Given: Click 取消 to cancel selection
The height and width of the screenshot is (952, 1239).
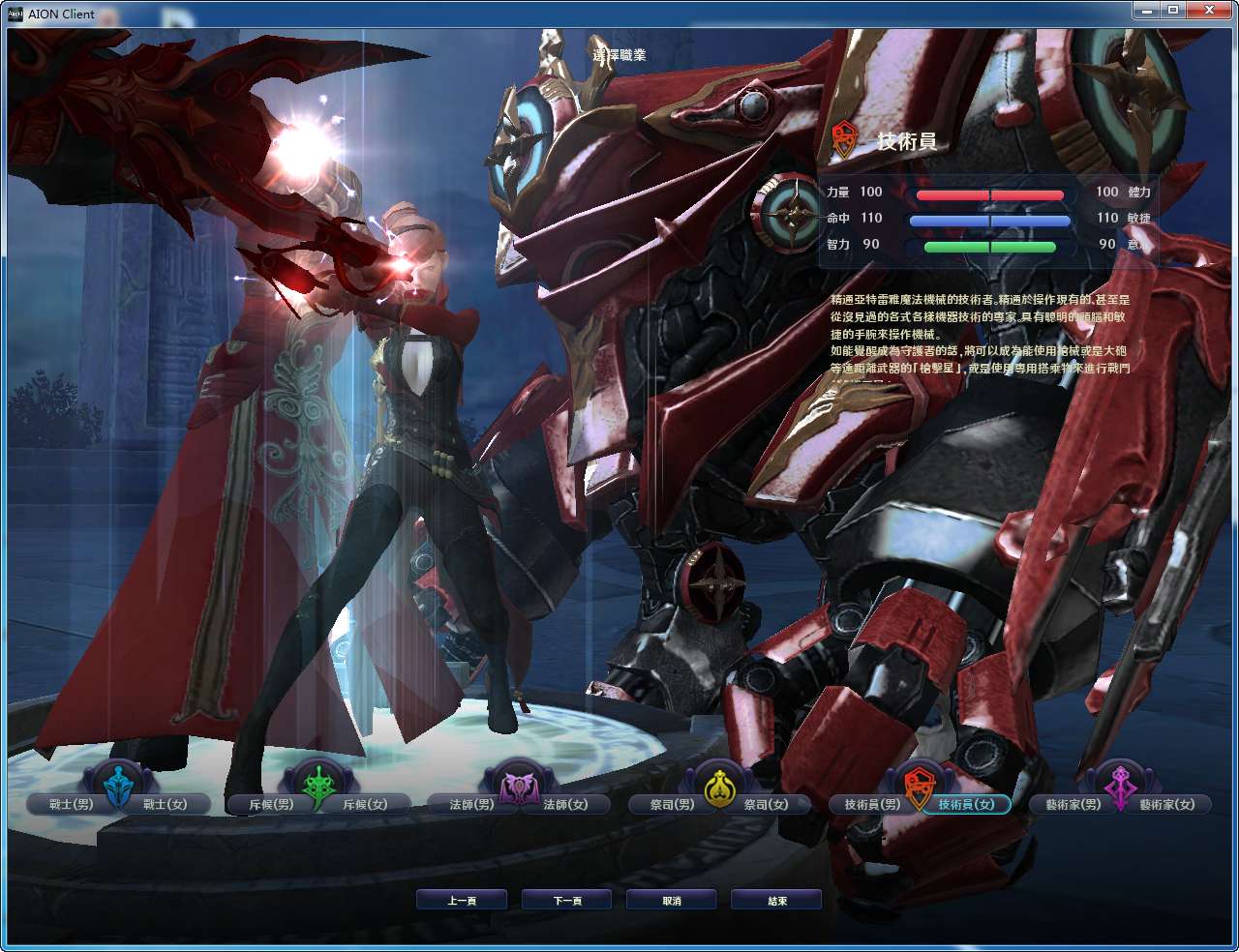Looking at the screenshot, I should 671,898.
